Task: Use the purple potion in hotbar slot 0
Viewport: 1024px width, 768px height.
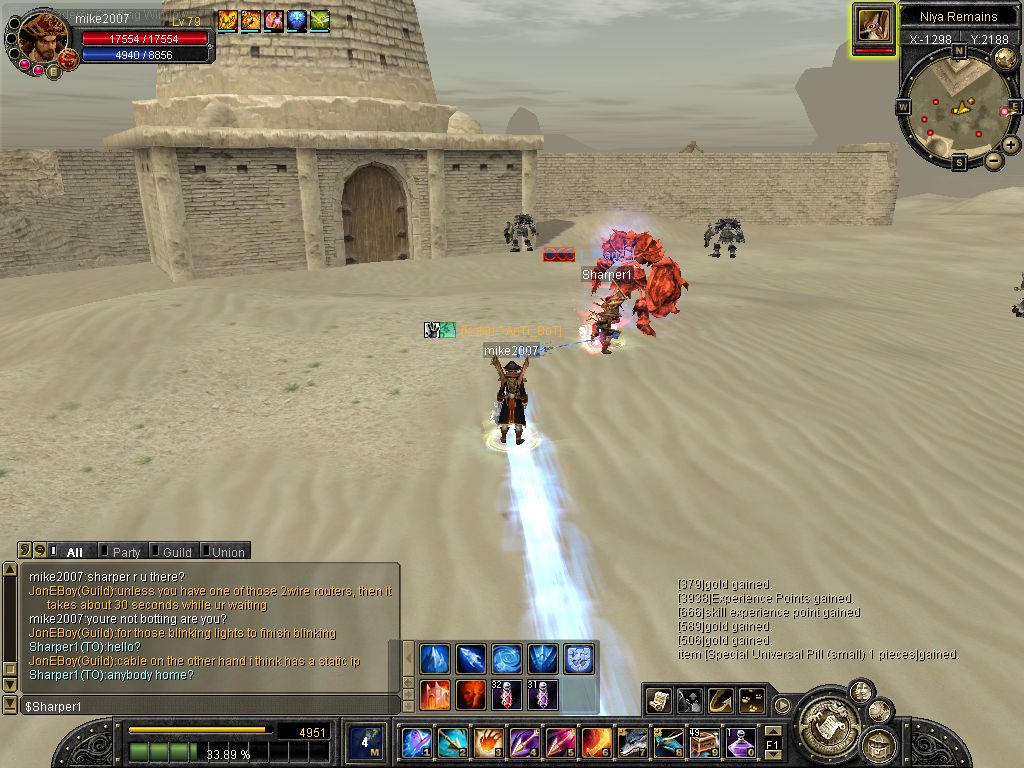Action: [x=741, y=743]
